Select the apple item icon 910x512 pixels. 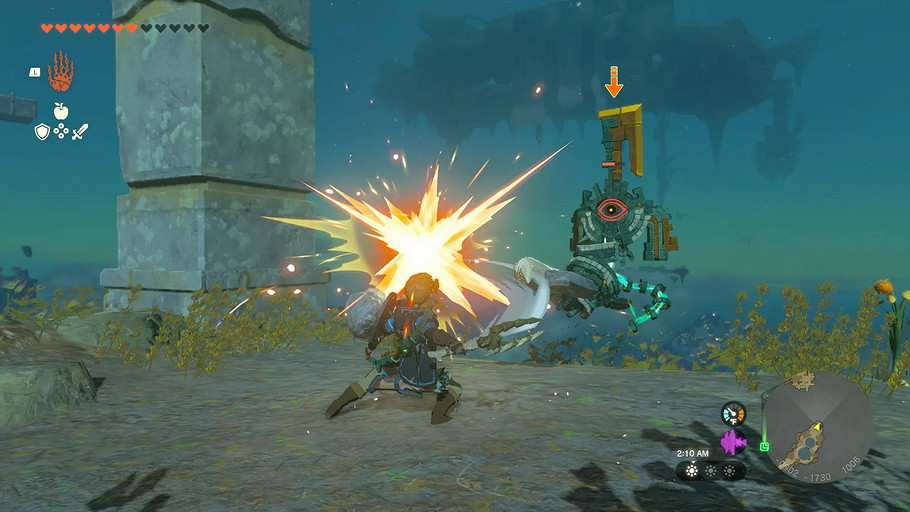[x=60, y=110]
